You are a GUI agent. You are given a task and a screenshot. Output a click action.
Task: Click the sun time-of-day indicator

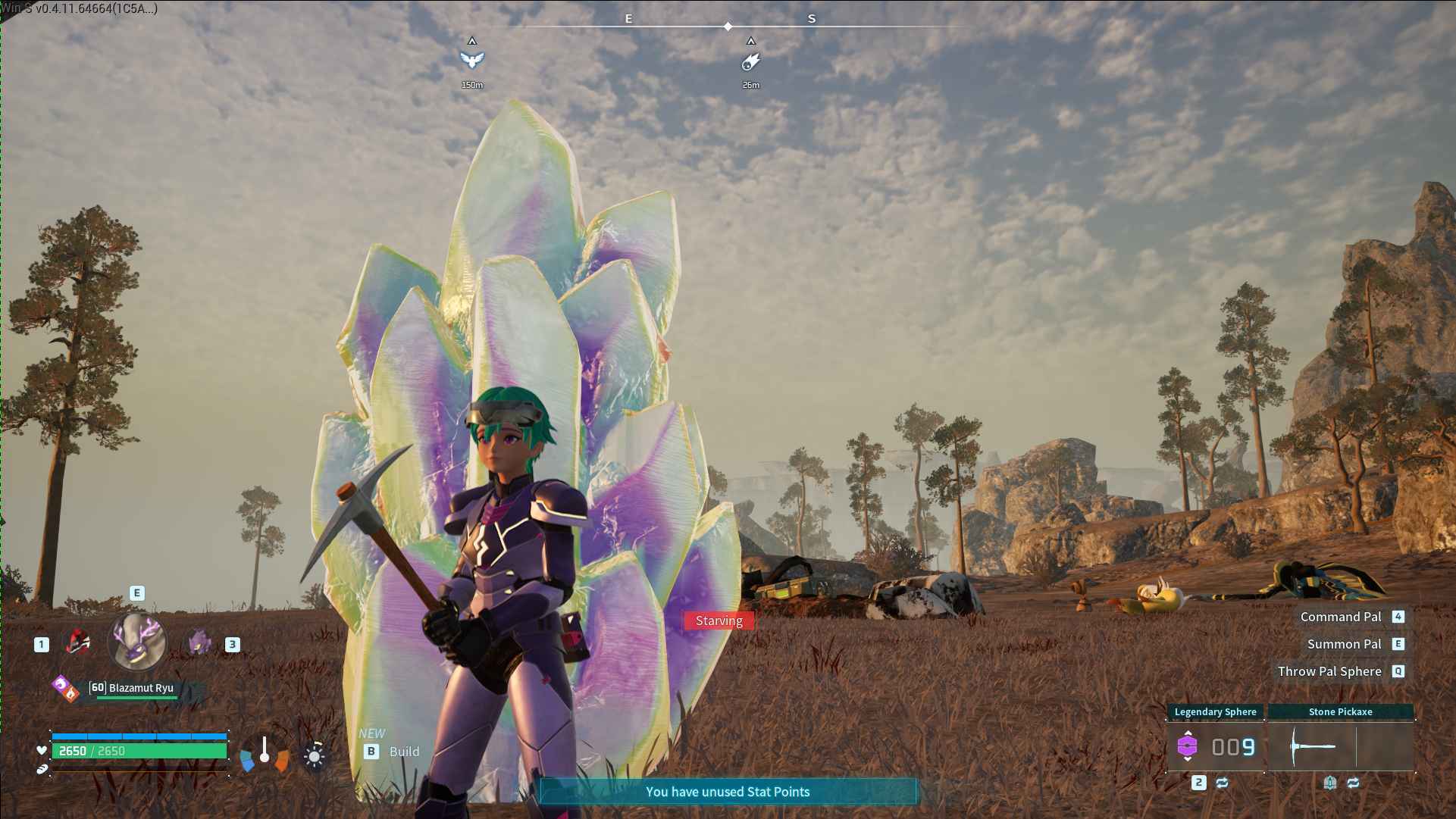314,755
